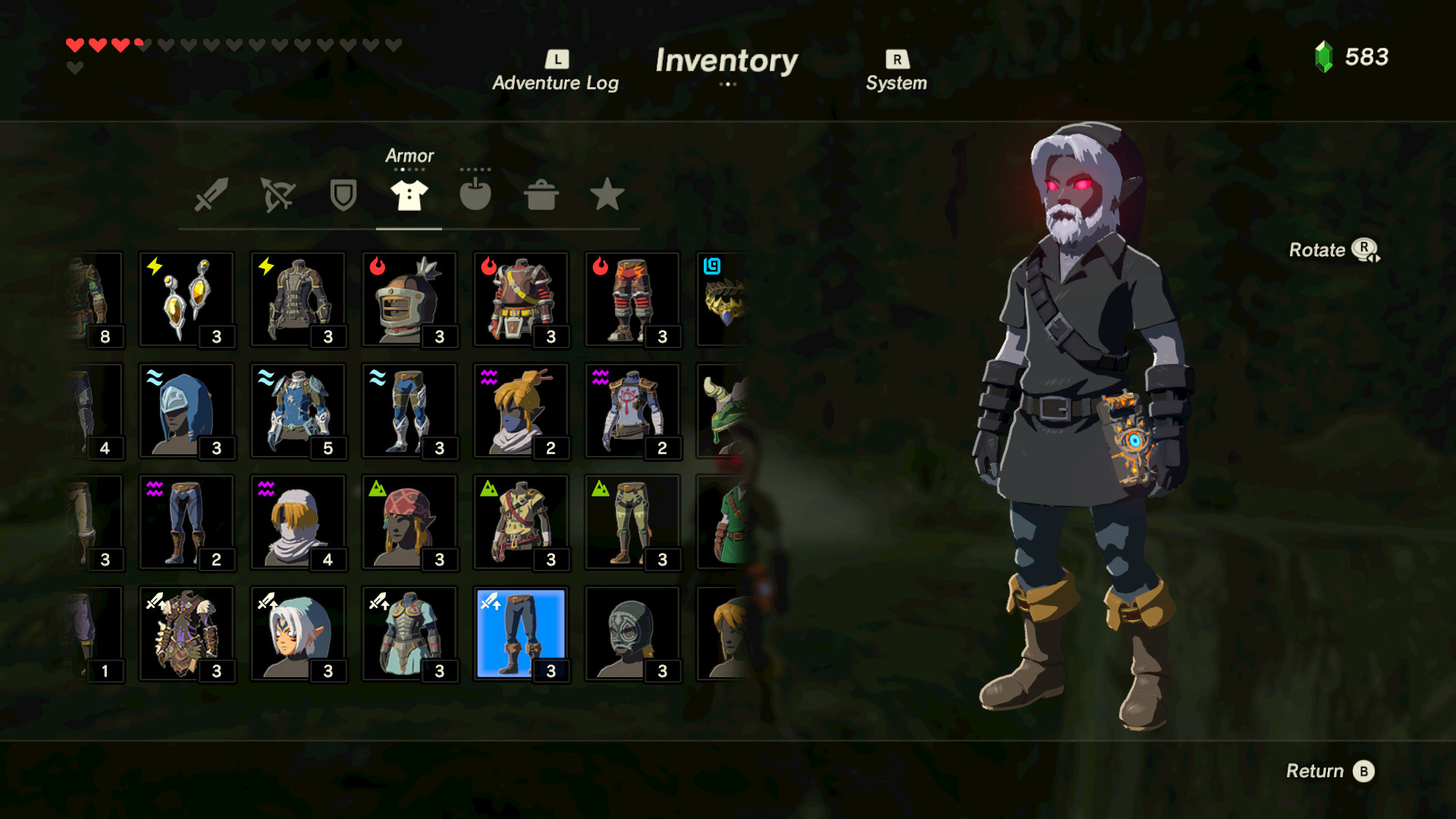Select the highlighted blue trousers slot
Image resolution: width=1456 pixels, height=819 pixels.
[521, 634]
